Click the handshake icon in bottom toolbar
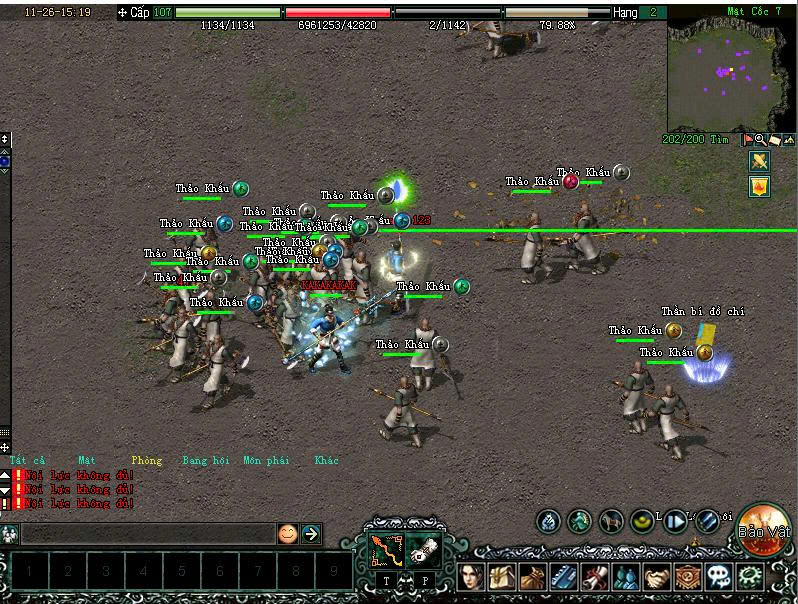This screenshot has height=604, width=798. [656, 578]
